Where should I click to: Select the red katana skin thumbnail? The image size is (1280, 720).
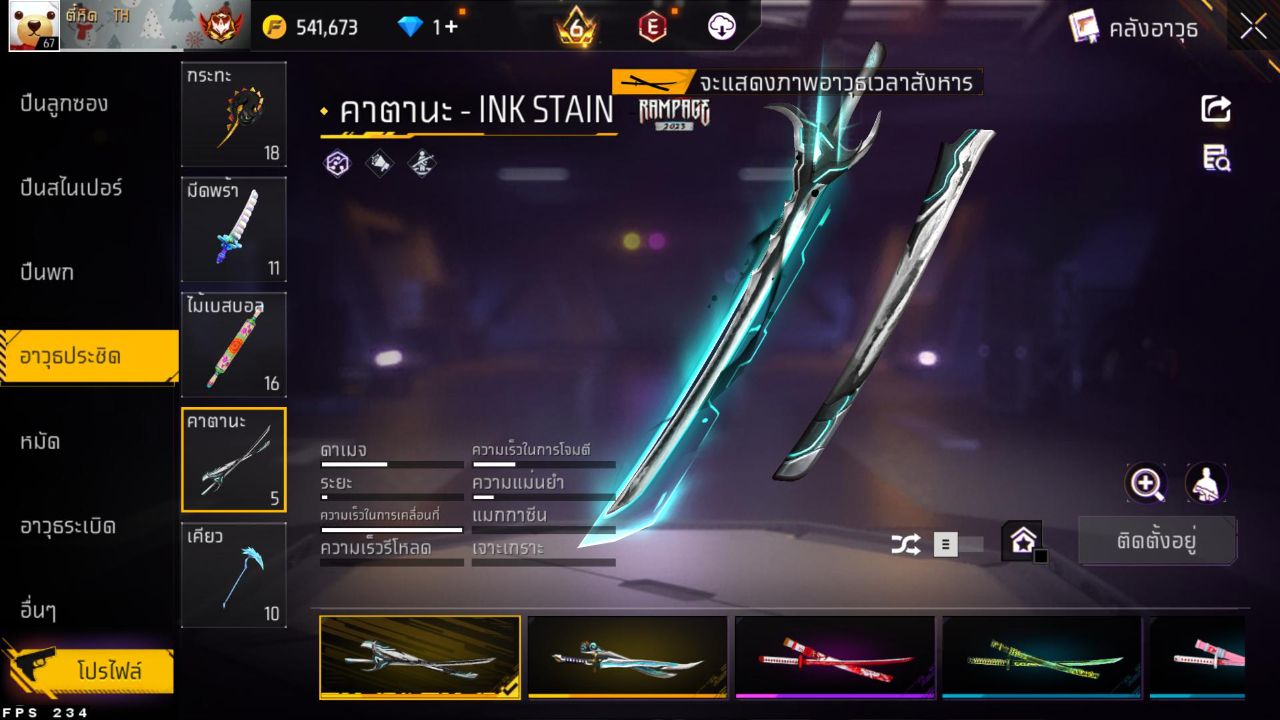[x=834, y=657]
